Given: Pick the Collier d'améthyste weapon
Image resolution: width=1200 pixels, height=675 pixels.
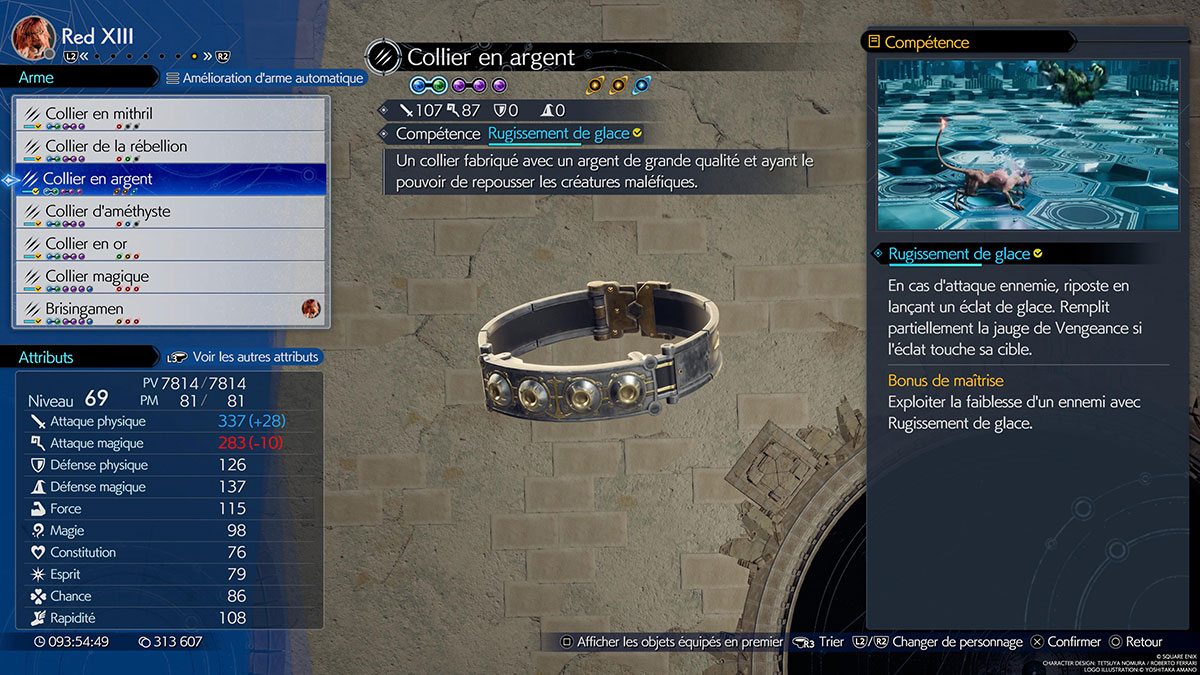Looking at the screenshot, I should coord(170,212).
